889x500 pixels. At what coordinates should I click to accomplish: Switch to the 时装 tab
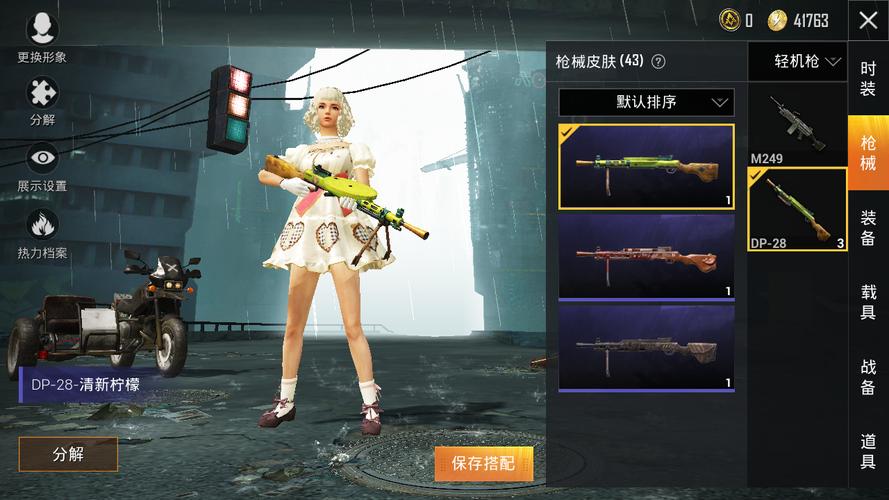pos(868,77)
